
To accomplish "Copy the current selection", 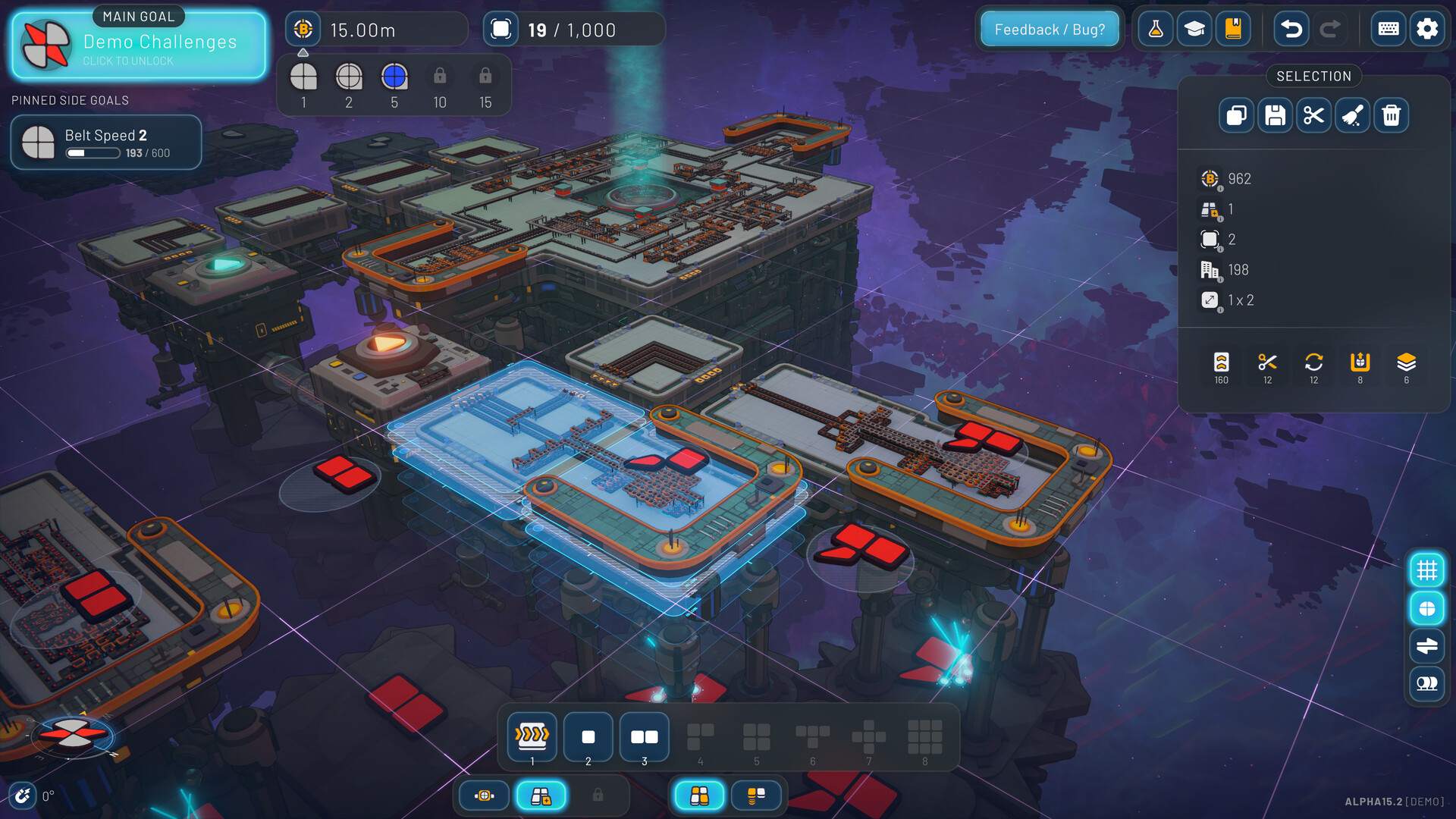I will [x=1235, y=115].
